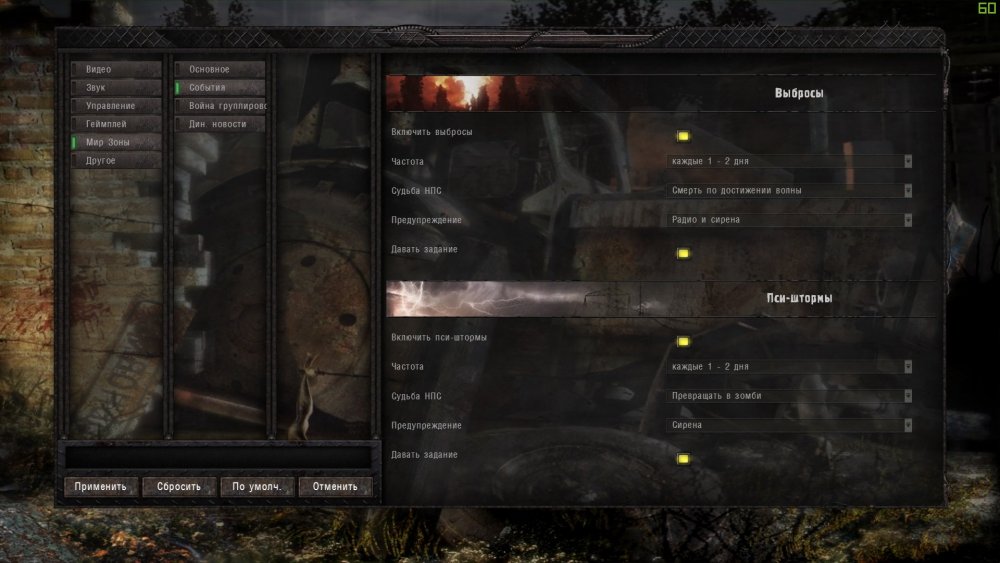Click the Применить button

[x=100, y=487]
